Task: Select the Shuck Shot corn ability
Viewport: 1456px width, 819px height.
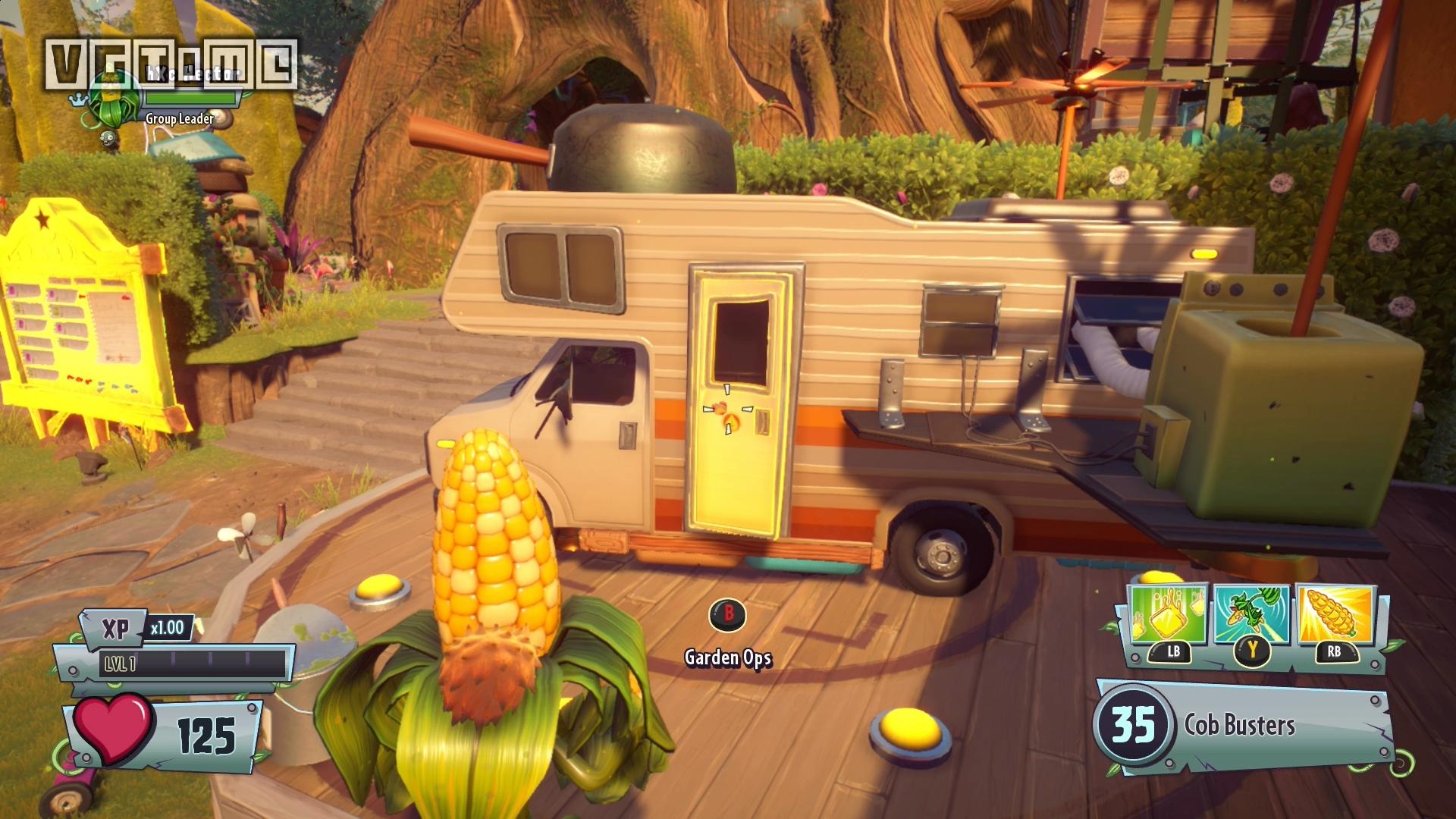Action: point(1335,616)
